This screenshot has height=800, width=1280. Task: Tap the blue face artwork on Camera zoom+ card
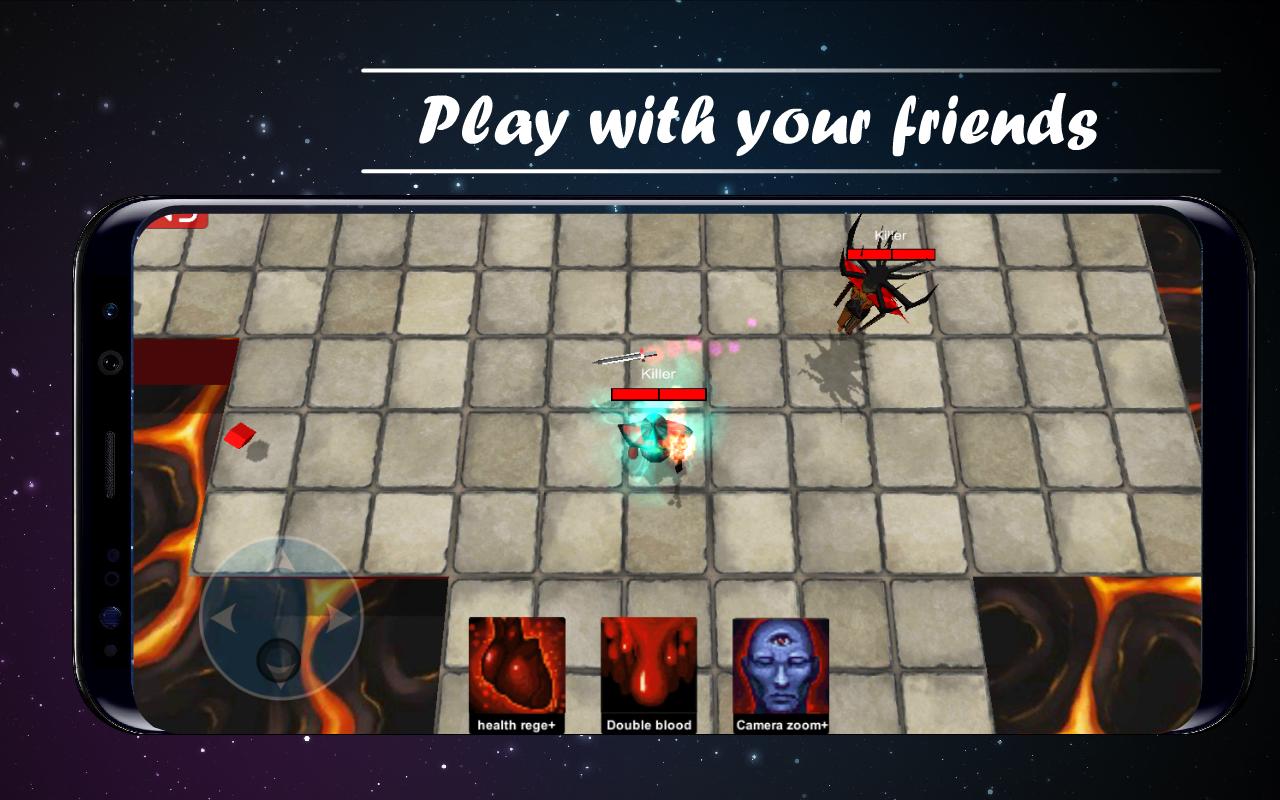click(781, 665)
